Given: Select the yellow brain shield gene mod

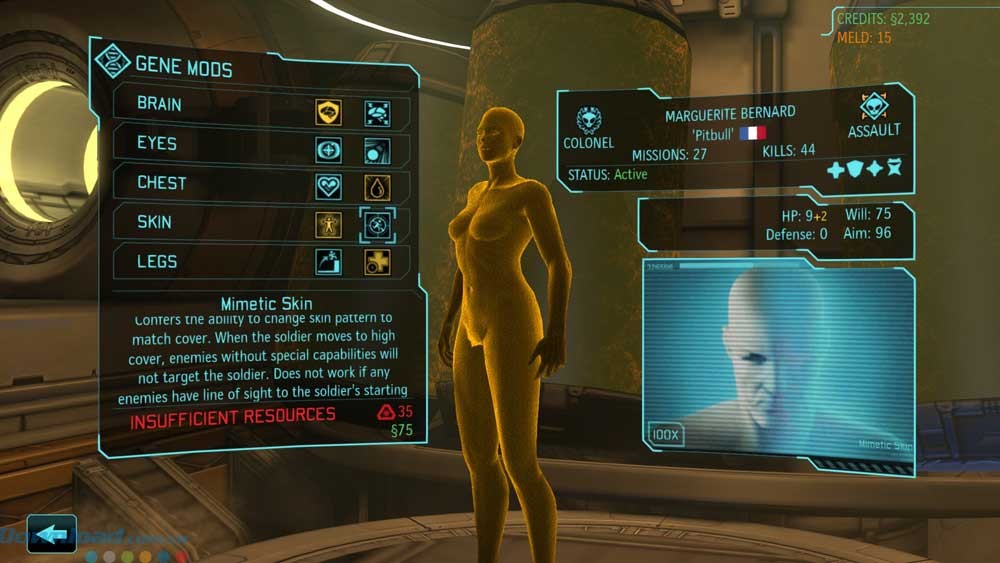Looking at the screenshot, I should pyautogui.click(x=328, y=112).
